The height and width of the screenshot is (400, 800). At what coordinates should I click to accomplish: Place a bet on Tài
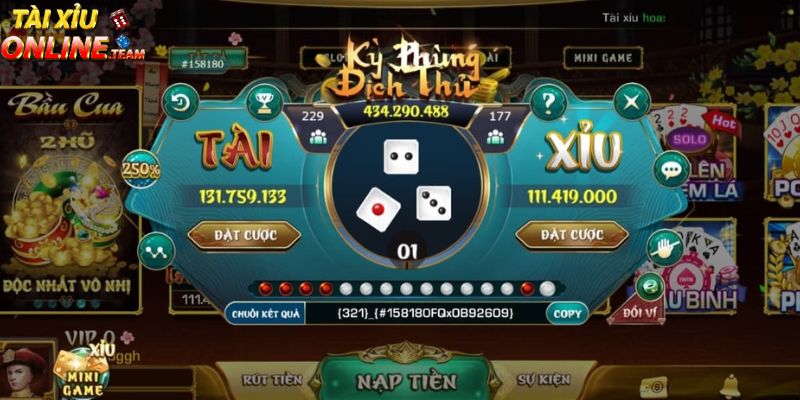click(244, 235)
